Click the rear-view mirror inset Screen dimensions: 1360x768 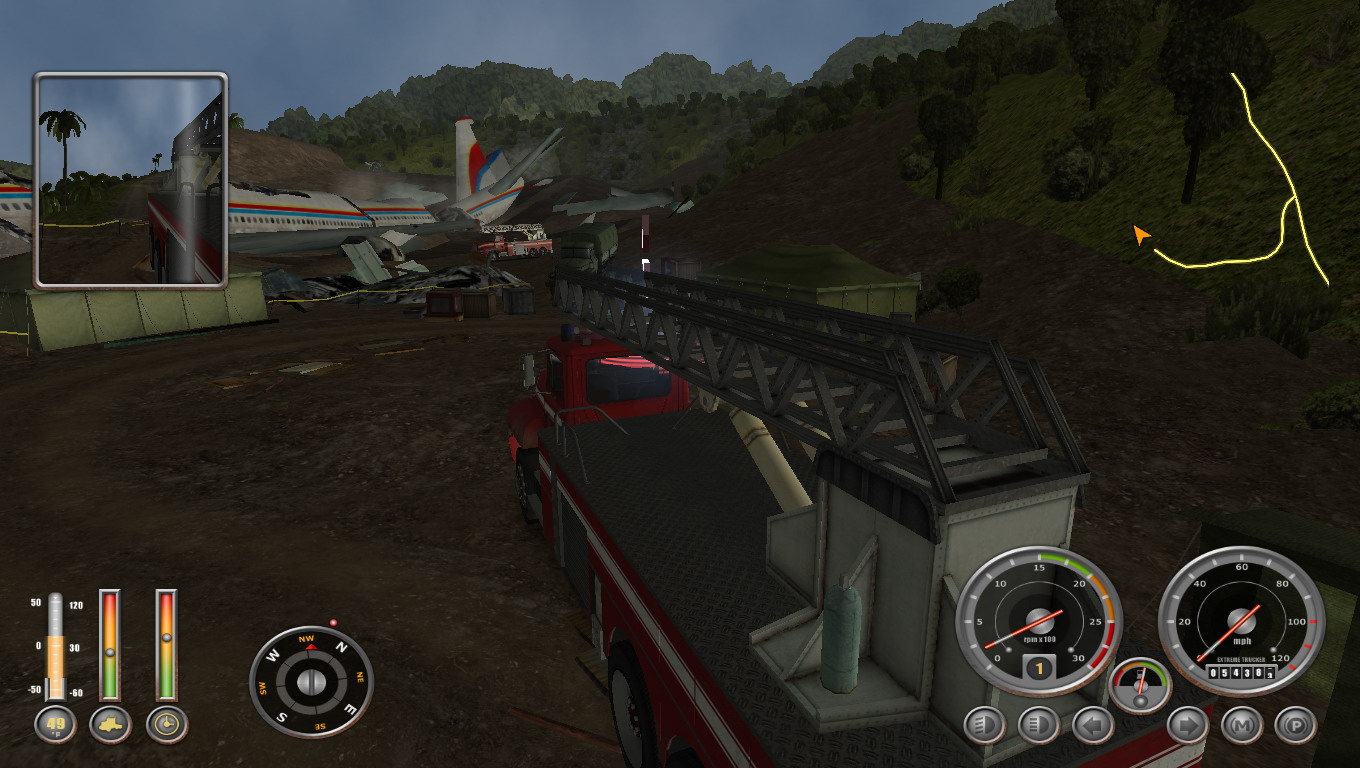coord(131,180)
